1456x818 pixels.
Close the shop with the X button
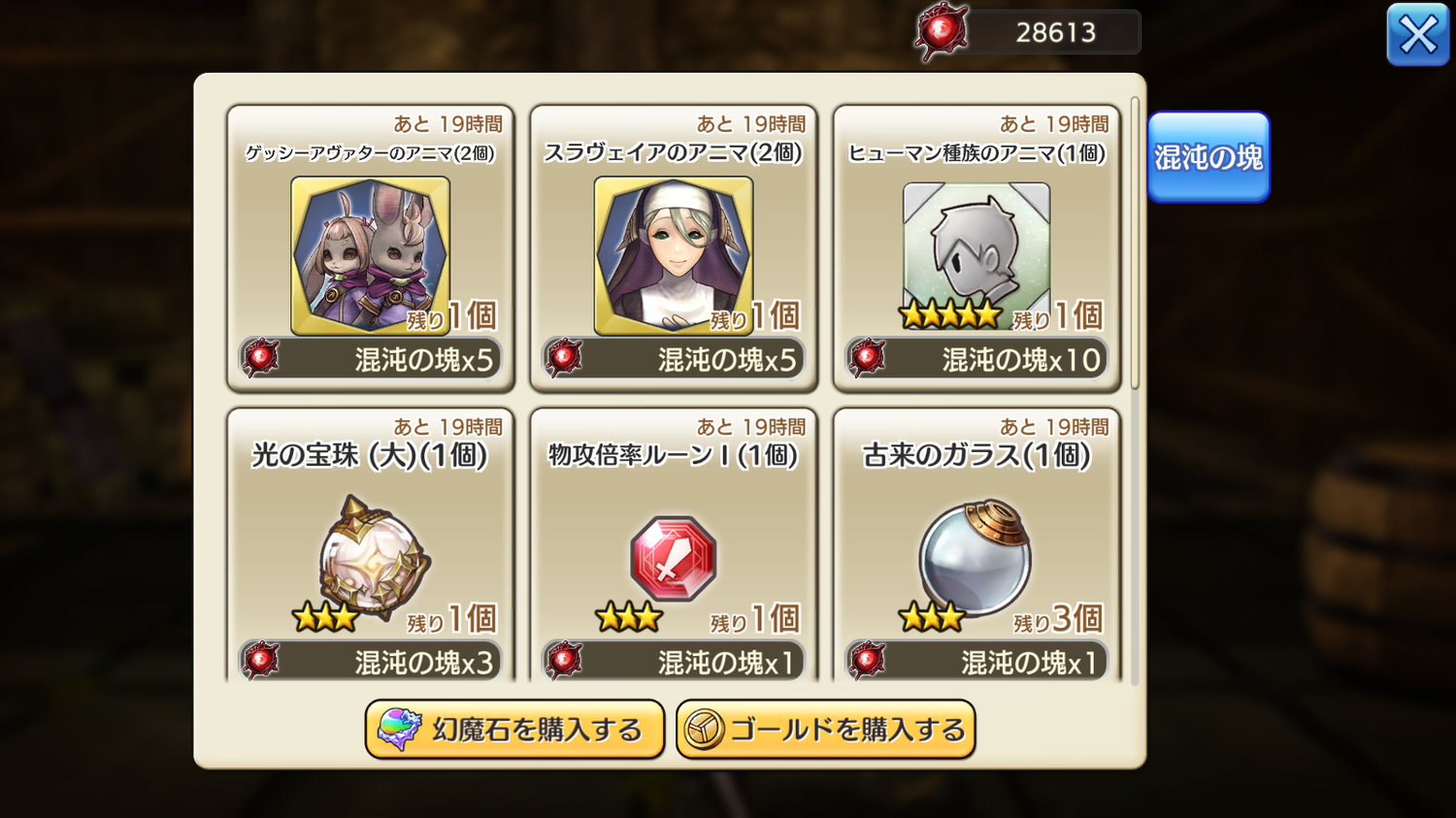click(1417, 35)
